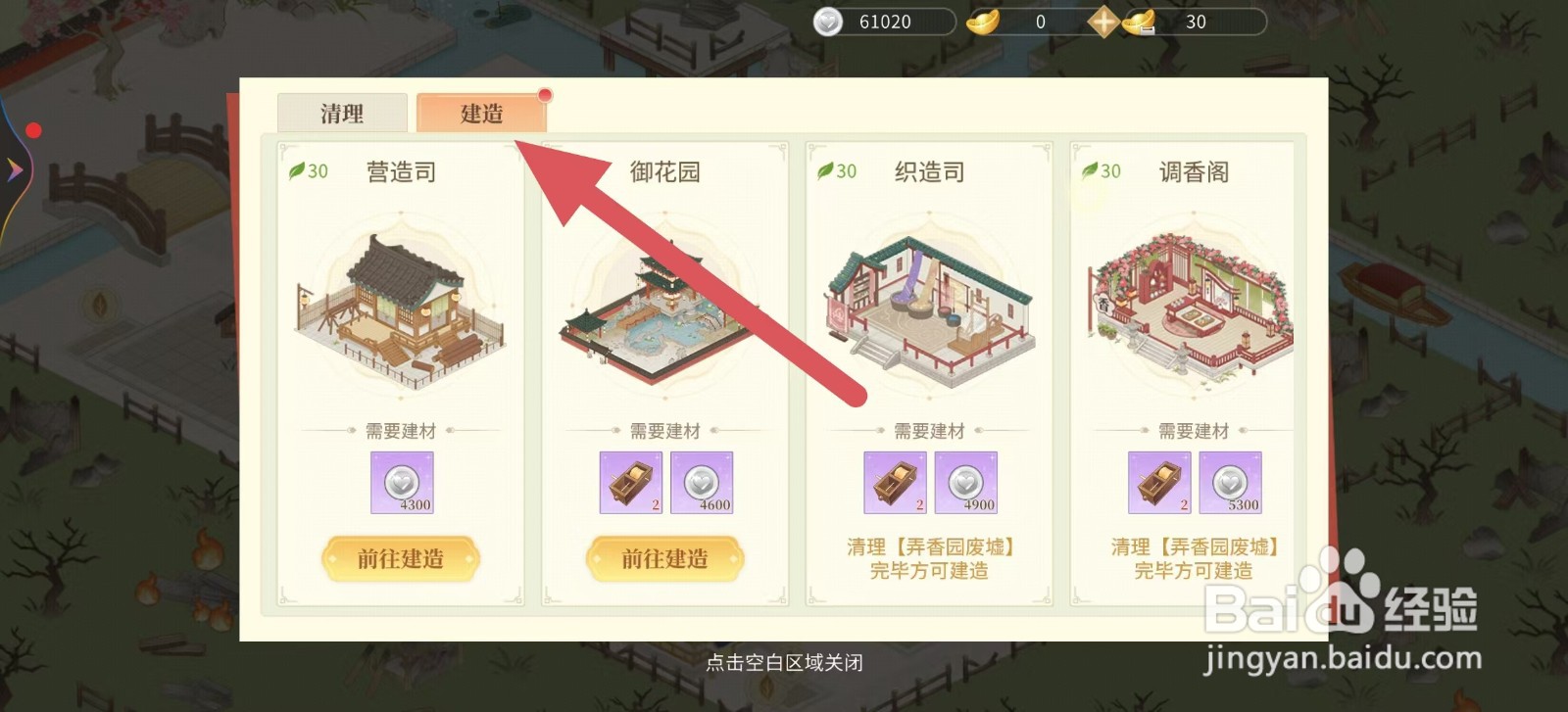Click the diamond-shaped plus icon between currencies
The image size is (1568, 712).
[x=1102, y=20]
